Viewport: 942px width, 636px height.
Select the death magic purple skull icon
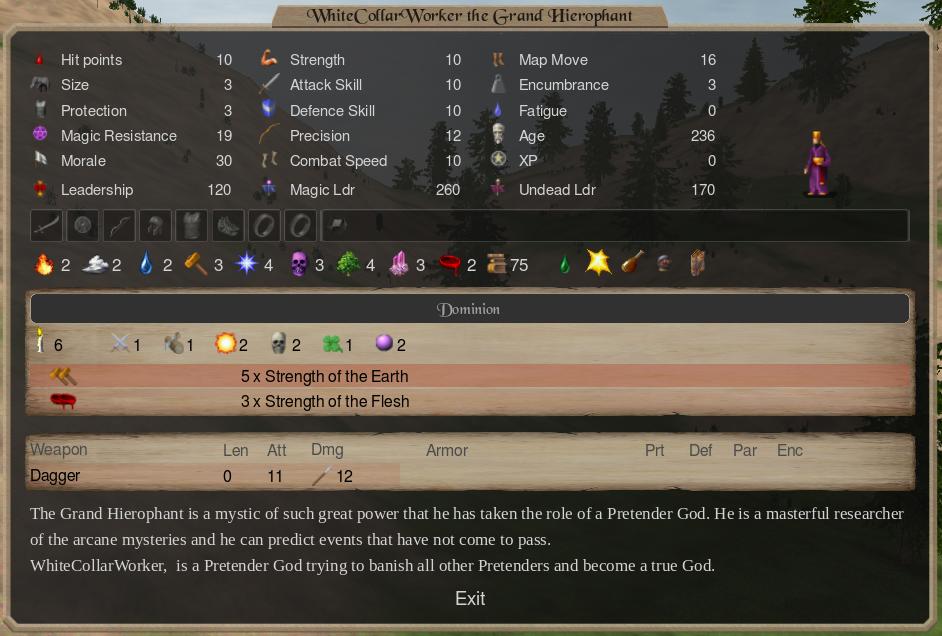(x=298, y=264)
